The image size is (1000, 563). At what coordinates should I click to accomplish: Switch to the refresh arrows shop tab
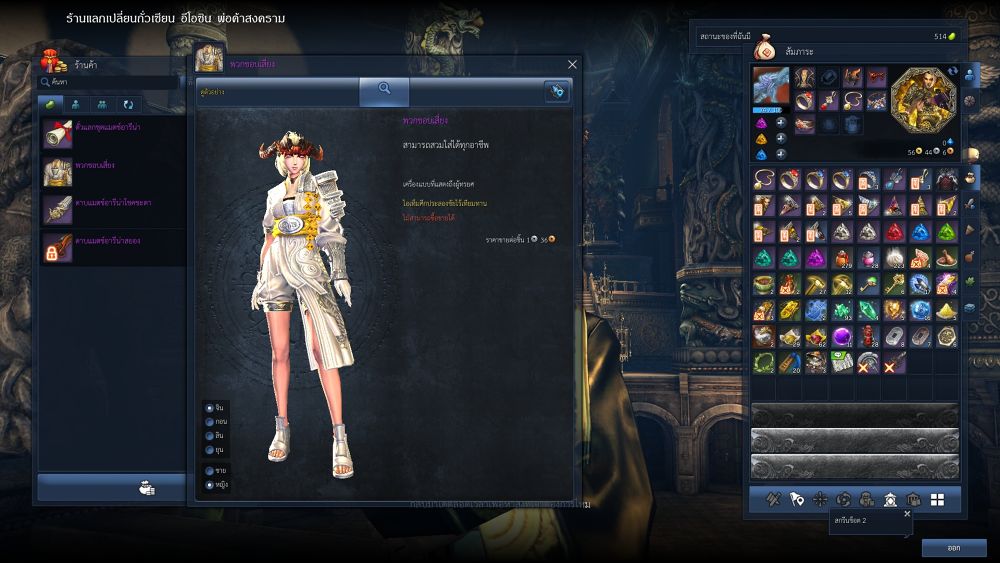[x=128, y=104]
